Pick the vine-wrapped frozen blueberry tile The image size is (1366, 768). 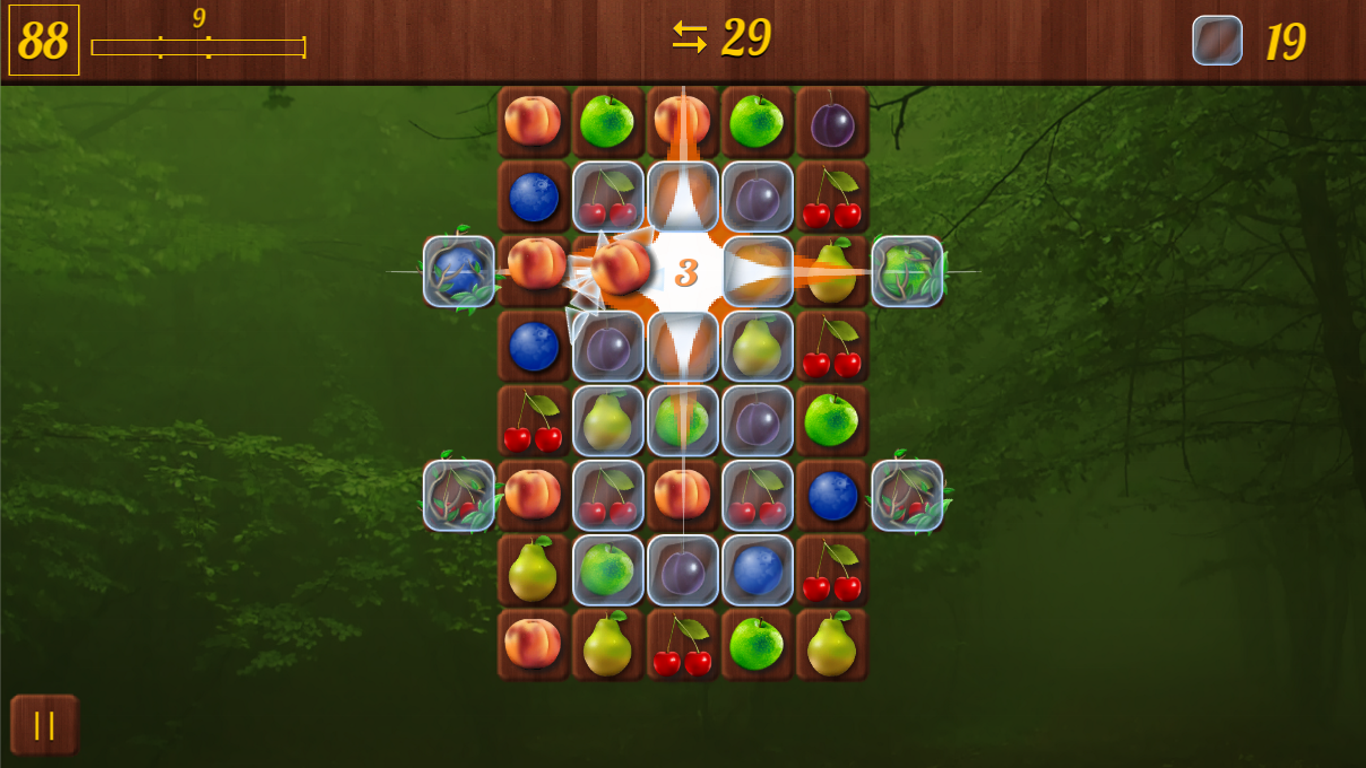pyautogui.click(x=459, y=271)
